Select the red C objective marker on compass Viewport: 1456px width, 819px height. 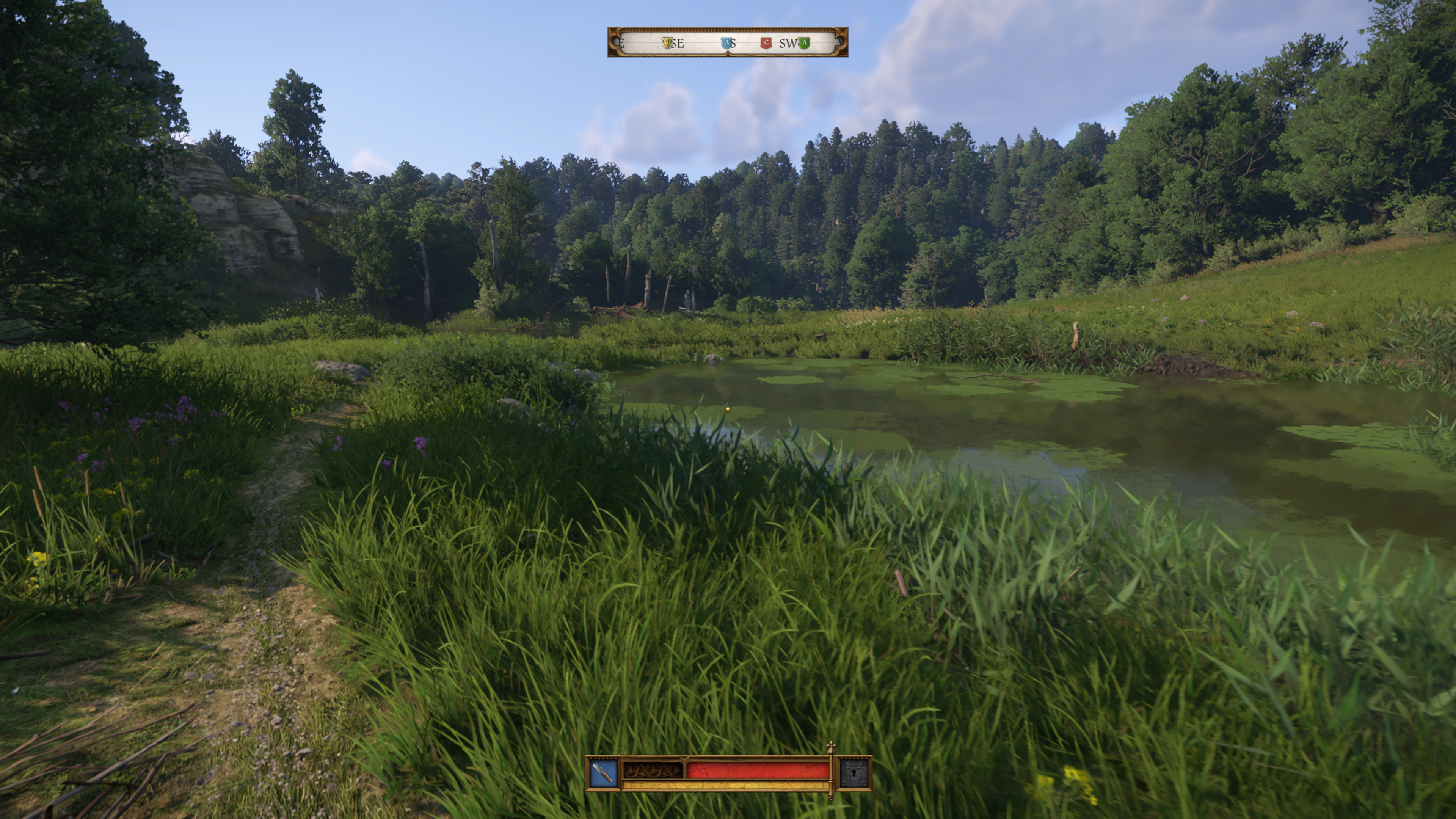tap(766, 42)
